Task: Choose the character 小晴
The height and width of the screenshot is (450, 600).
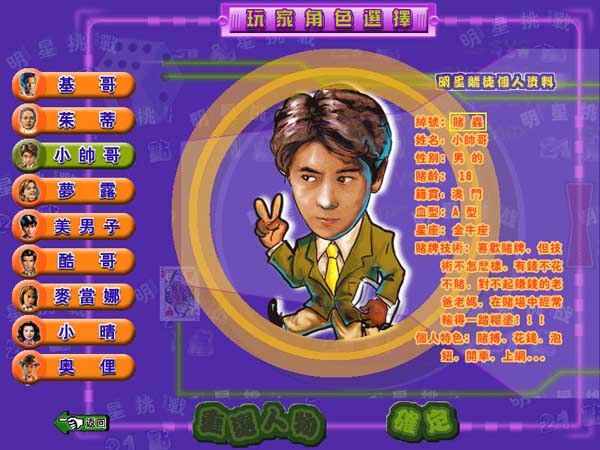Action: click(x=74, y=330)
